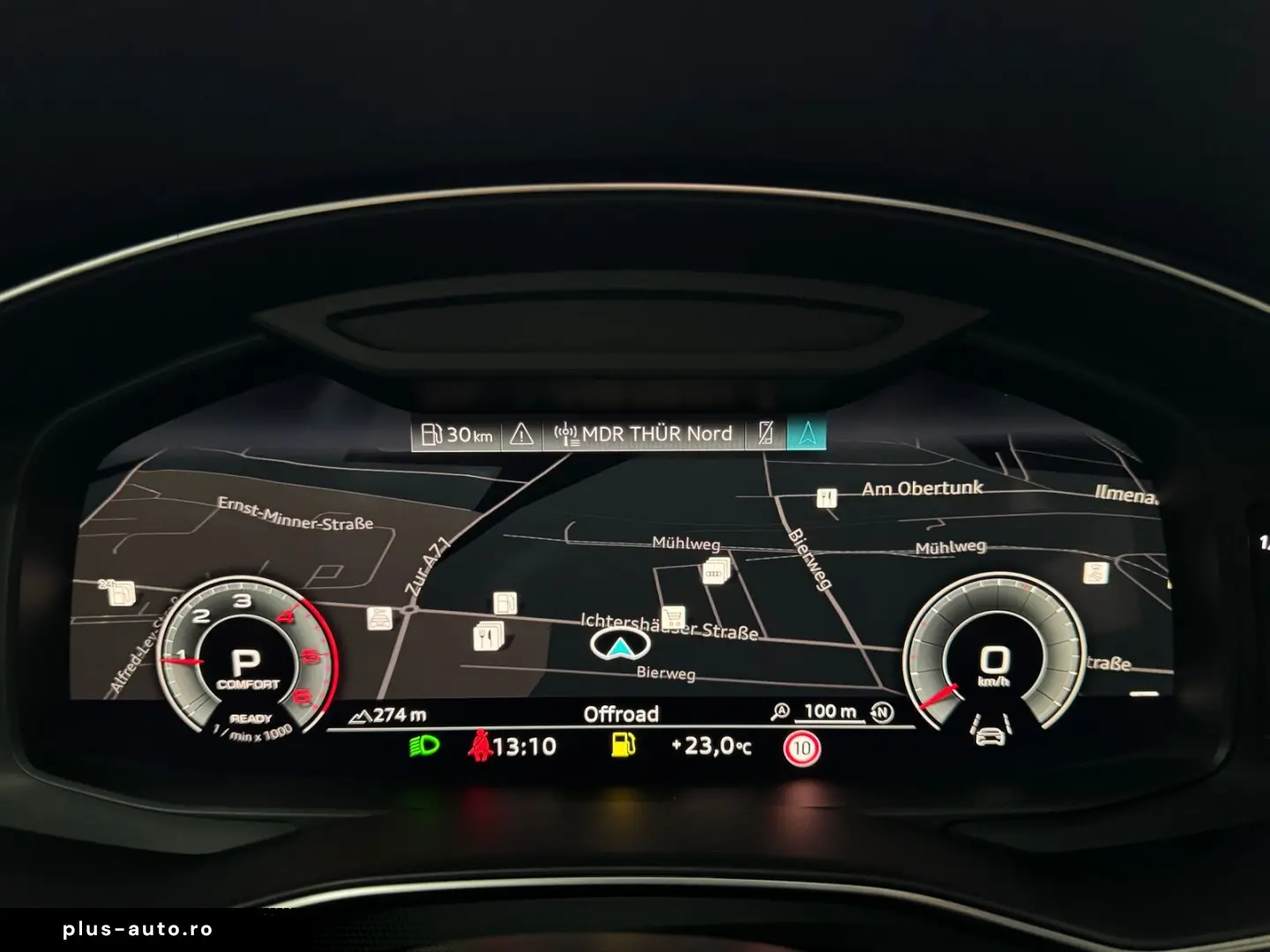Select the warning triangle status tab
Screen dimensions: 1270x952
click(x=521, y=434)
